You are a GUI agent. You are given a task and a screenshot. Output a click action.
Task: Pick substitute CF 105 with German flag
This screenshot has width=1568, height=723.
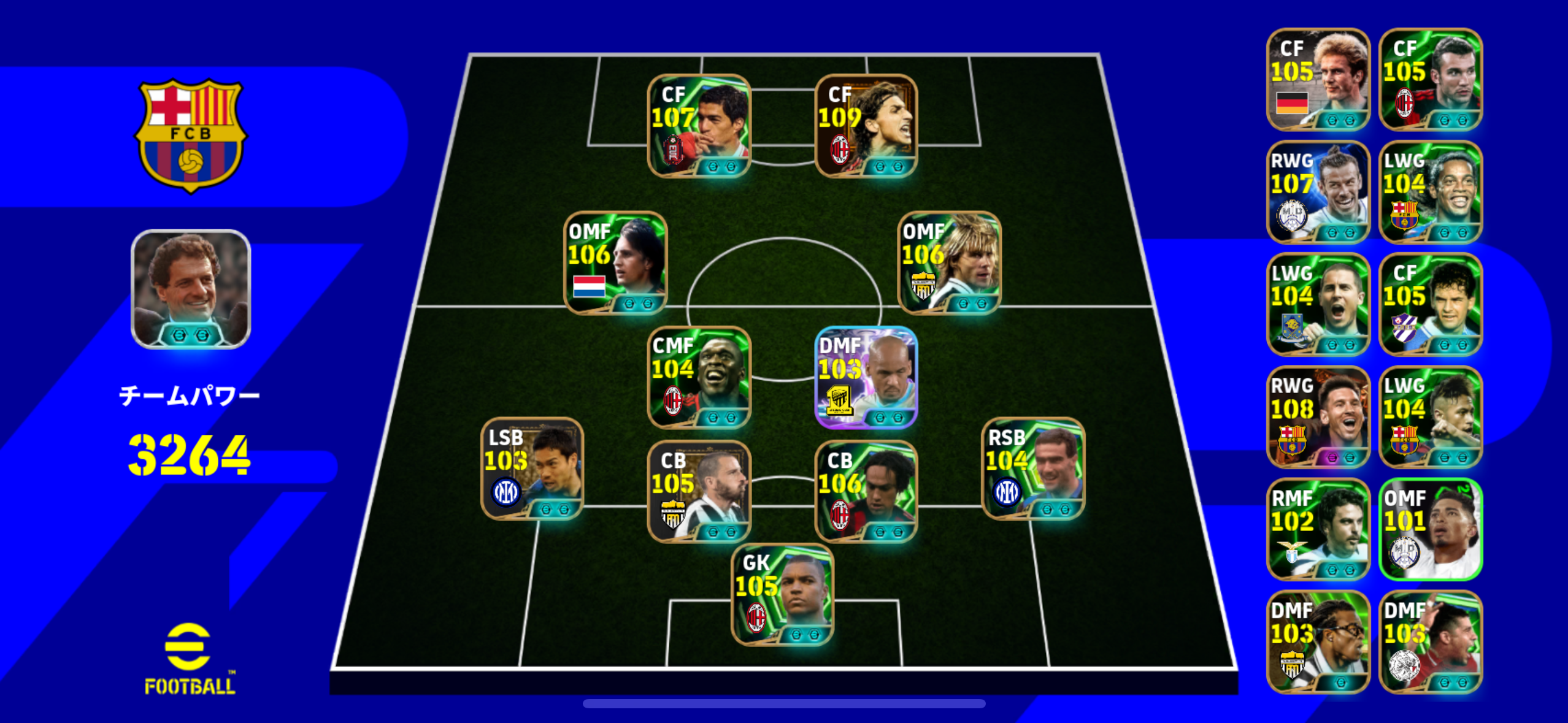pos(1318,80)
